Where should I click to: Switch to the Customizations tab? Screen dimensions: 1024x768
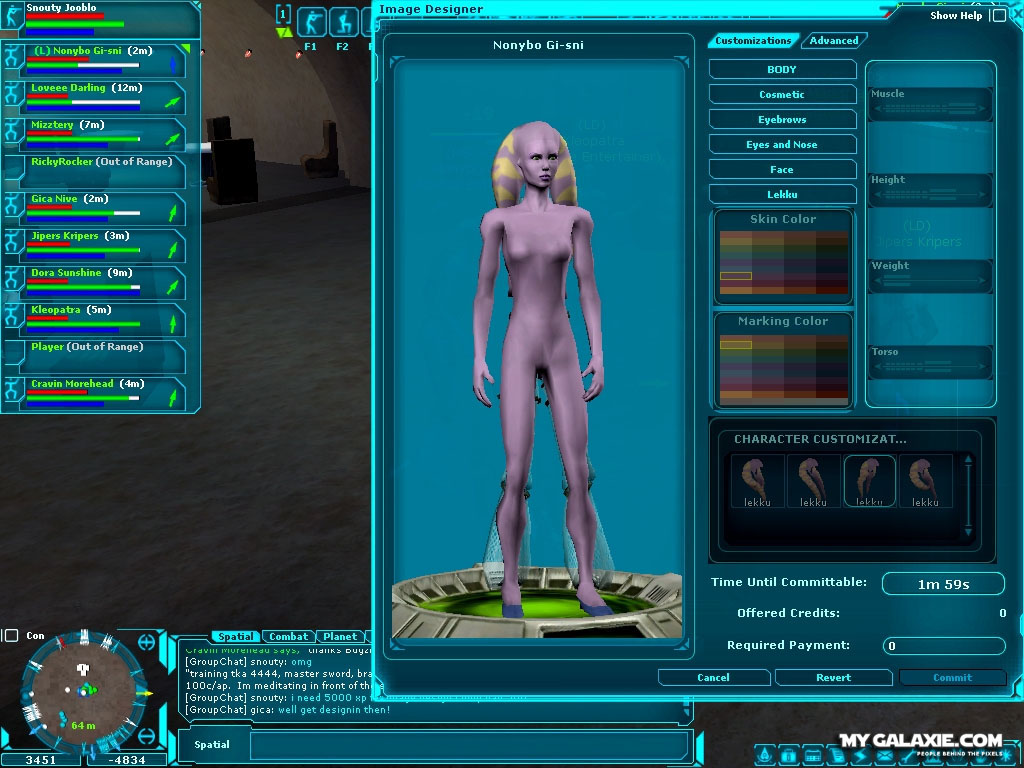pos(753,41)
